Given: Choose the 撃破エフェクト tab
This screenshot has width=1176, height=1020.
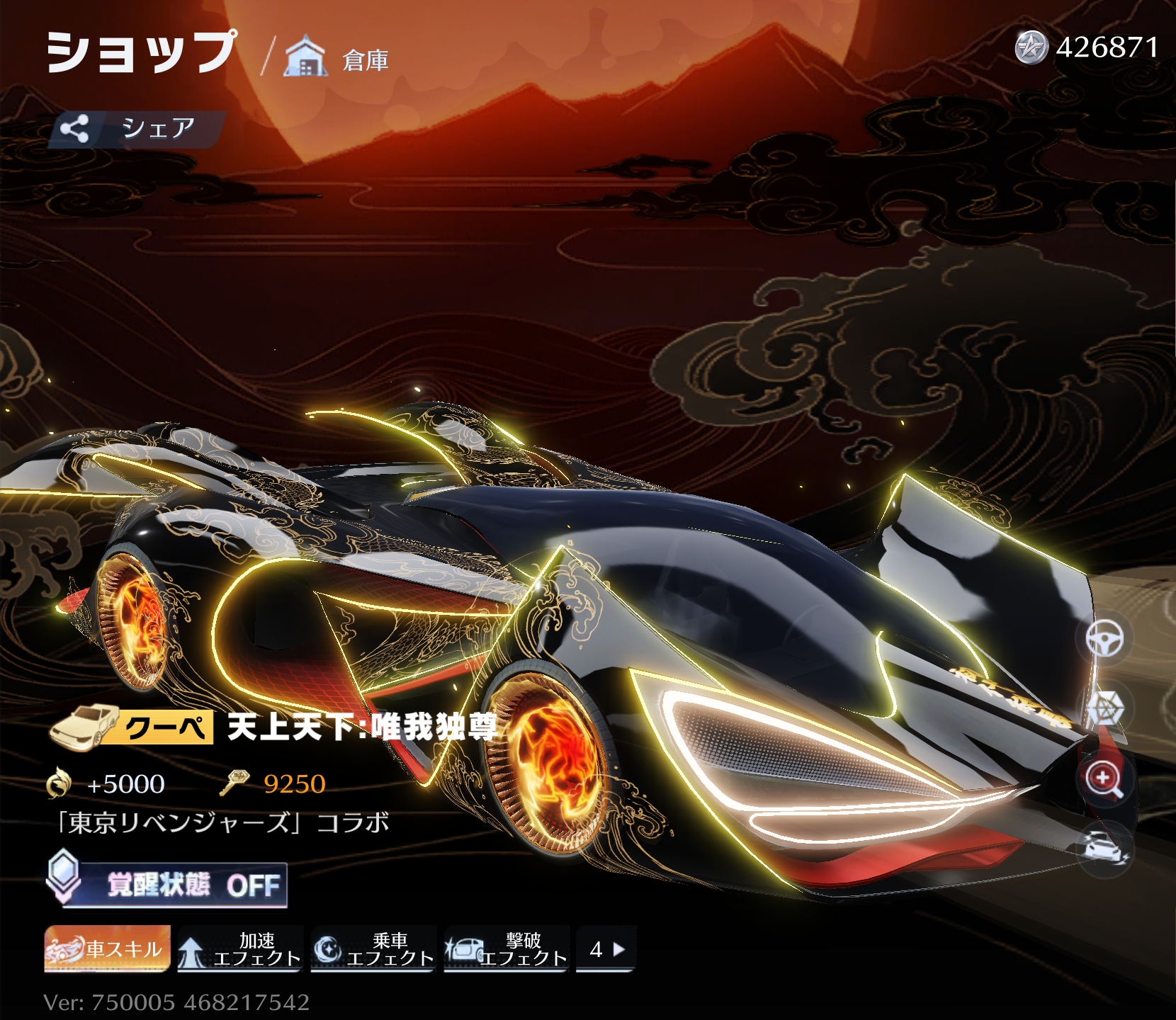Looking at the screenshot, I should (x=507, y=948).
